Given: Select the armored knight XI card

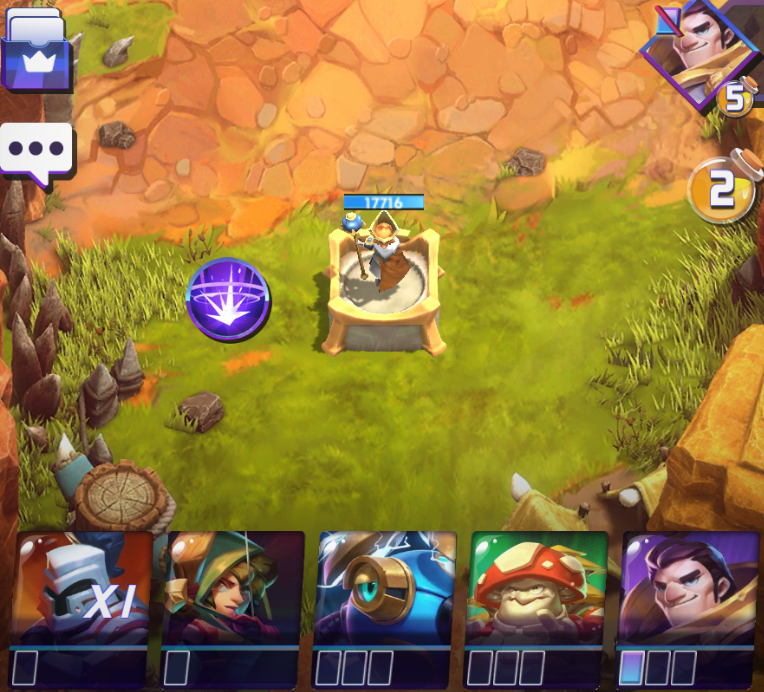Looking at the screenshot, I should tap(85, 606).
